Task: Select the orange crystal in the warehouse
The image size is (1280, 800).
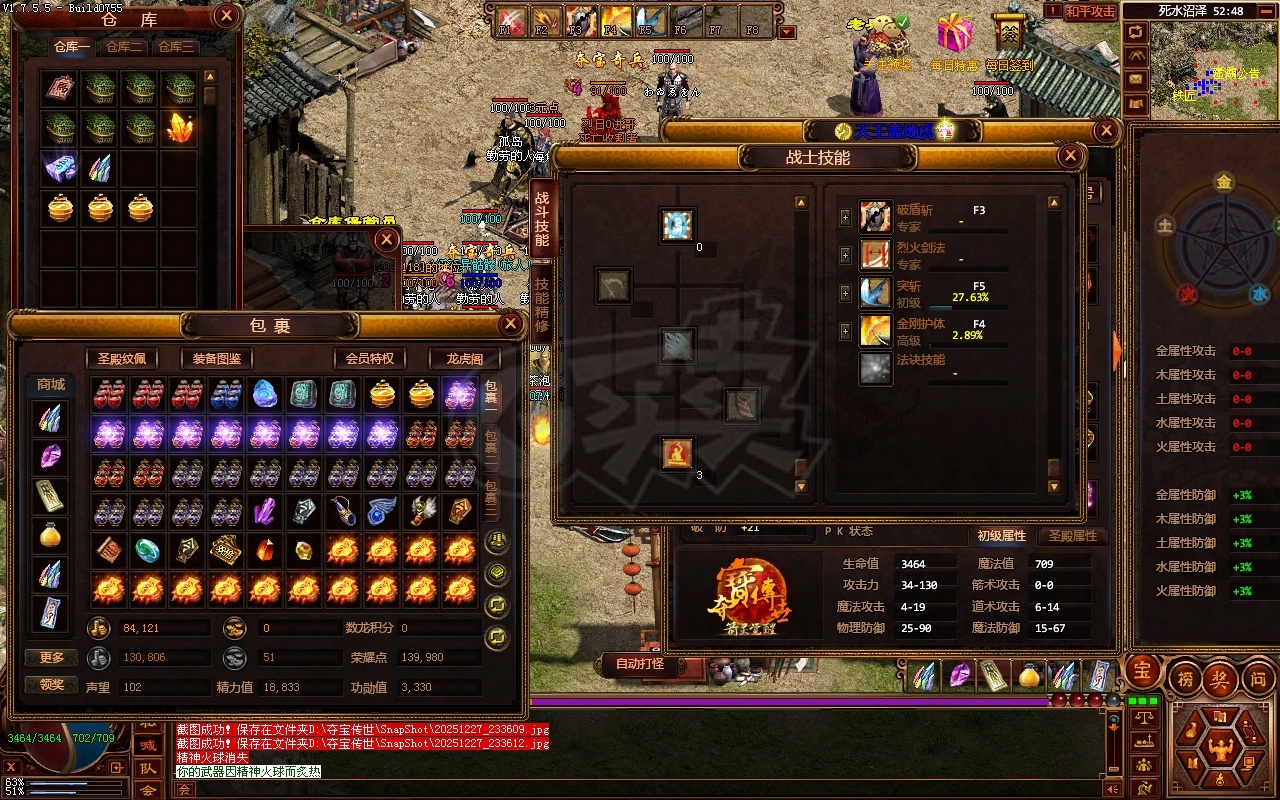Action: (x=179, y=127)
